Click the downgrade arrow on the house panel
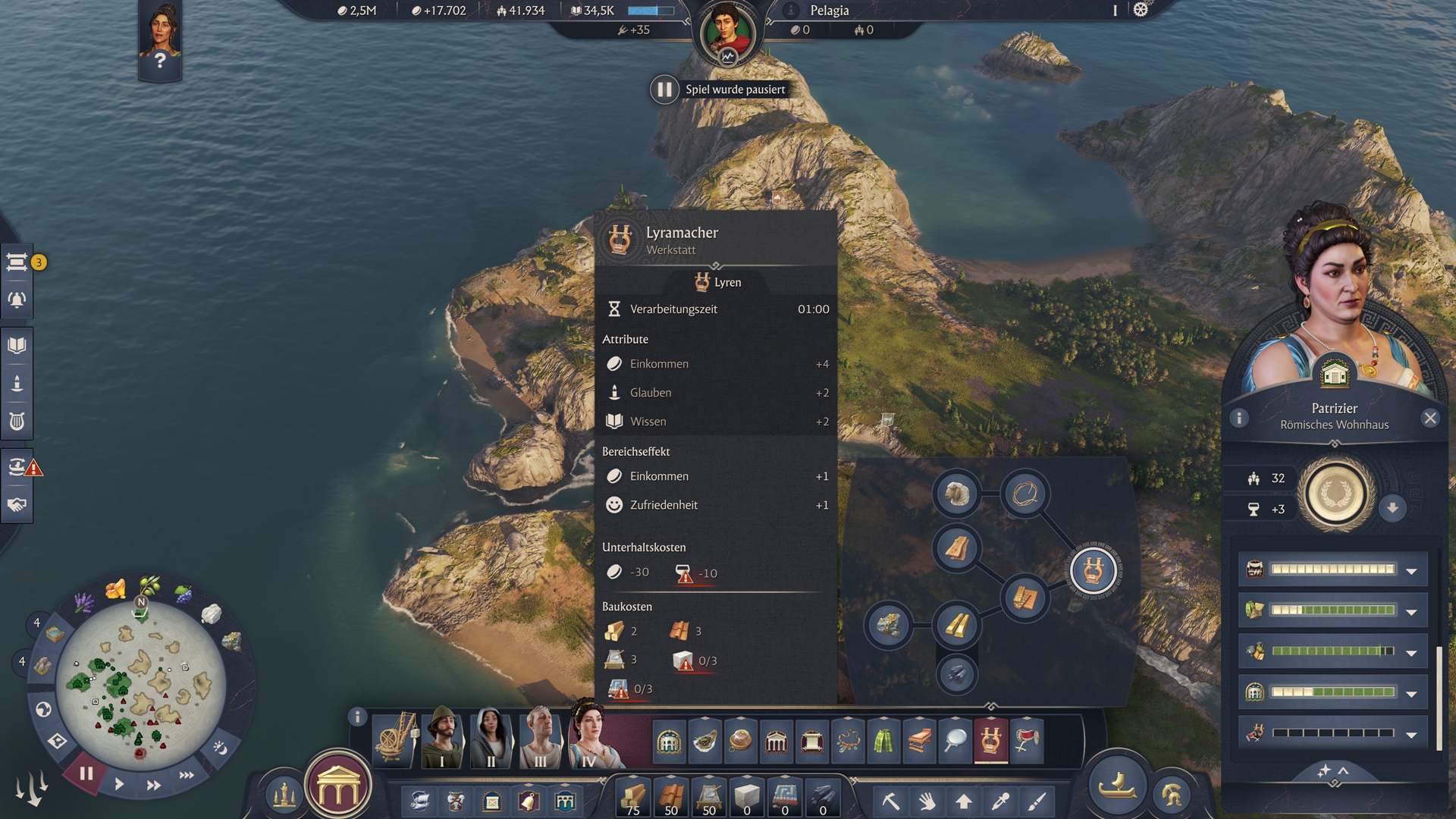Image resolution: width=1456 pixels, height=819 pixels. click(x=1392, y=508)
